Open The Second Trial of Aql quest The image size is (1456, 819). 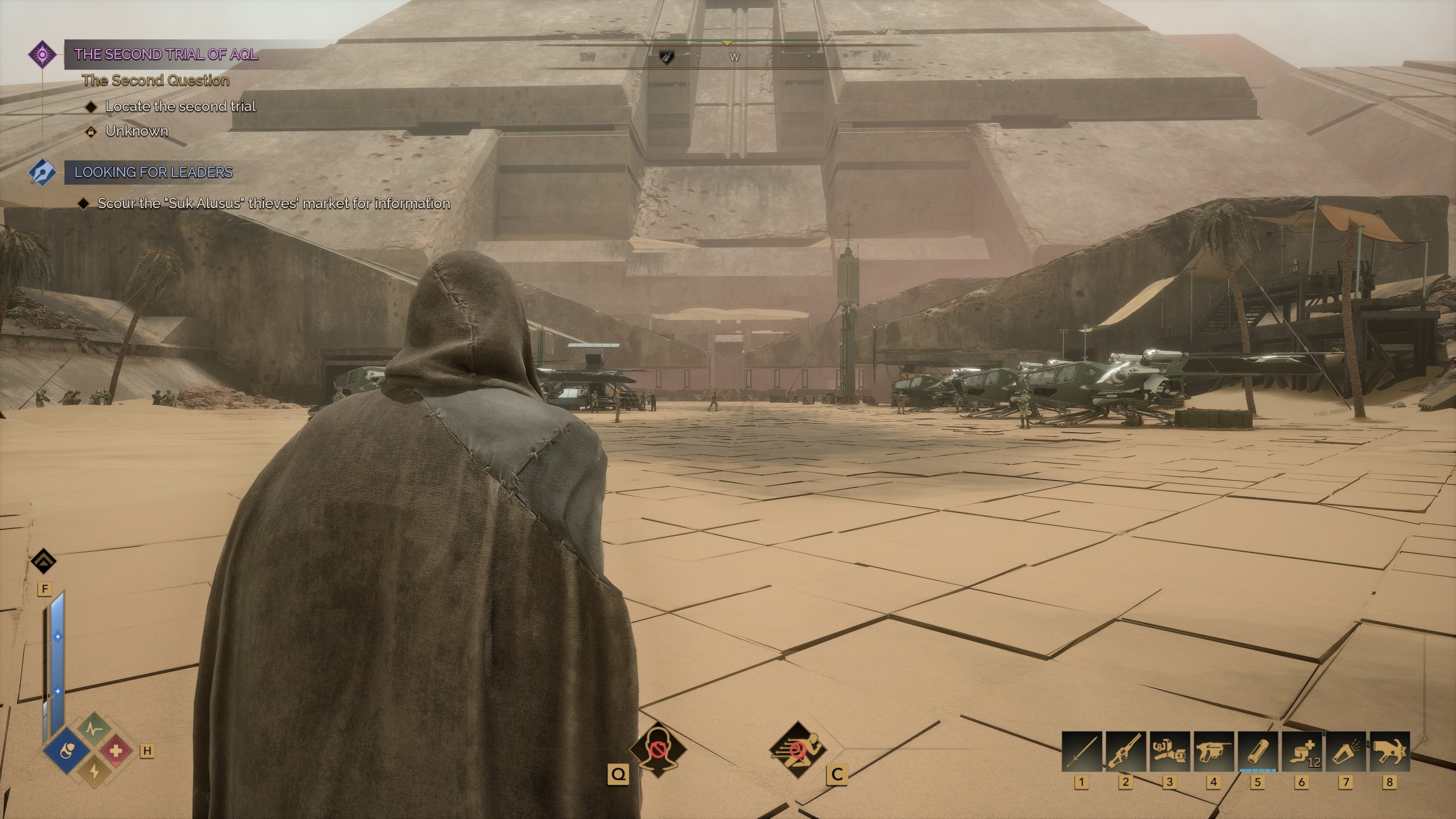(166, 55)
